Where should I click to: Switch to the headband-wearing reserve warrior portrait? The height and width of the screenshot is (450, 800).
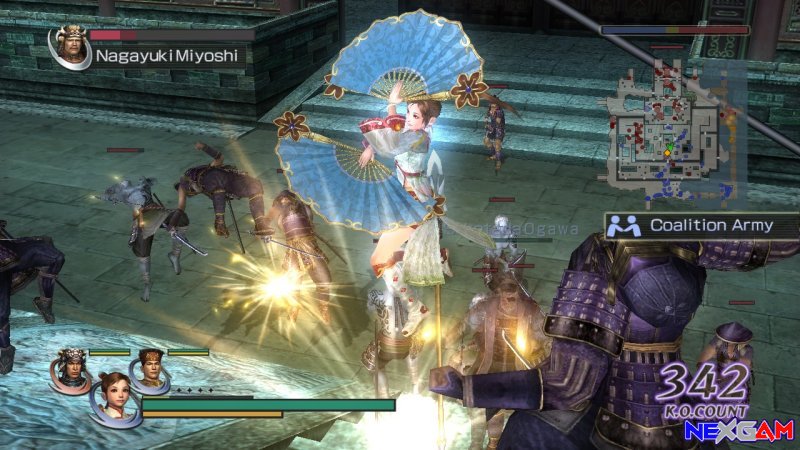pos(149,366)
